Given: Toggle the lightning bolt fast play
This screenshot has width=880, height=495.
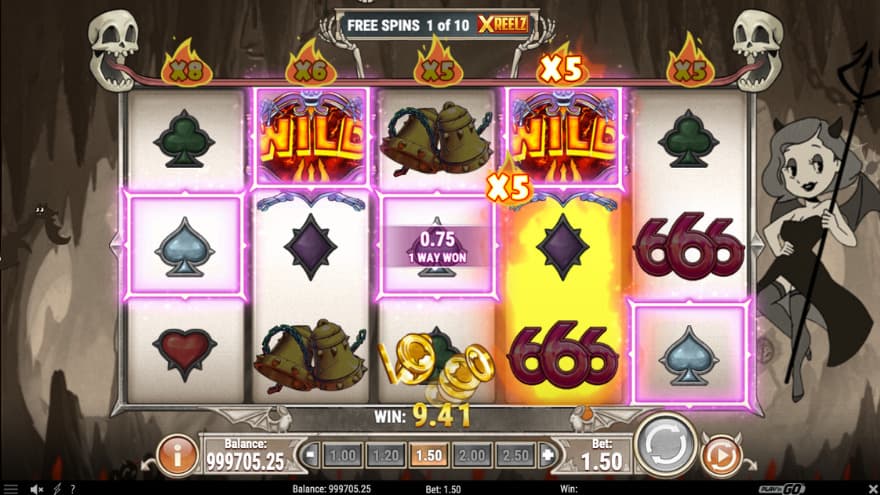Looking at the screenshot, I should tap(56, 488).
